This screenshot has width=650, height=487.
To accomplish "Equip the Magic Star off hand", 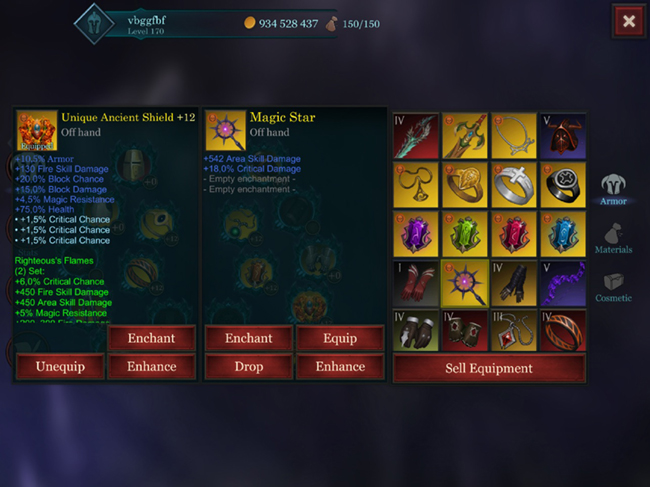I will click(340, 338).
